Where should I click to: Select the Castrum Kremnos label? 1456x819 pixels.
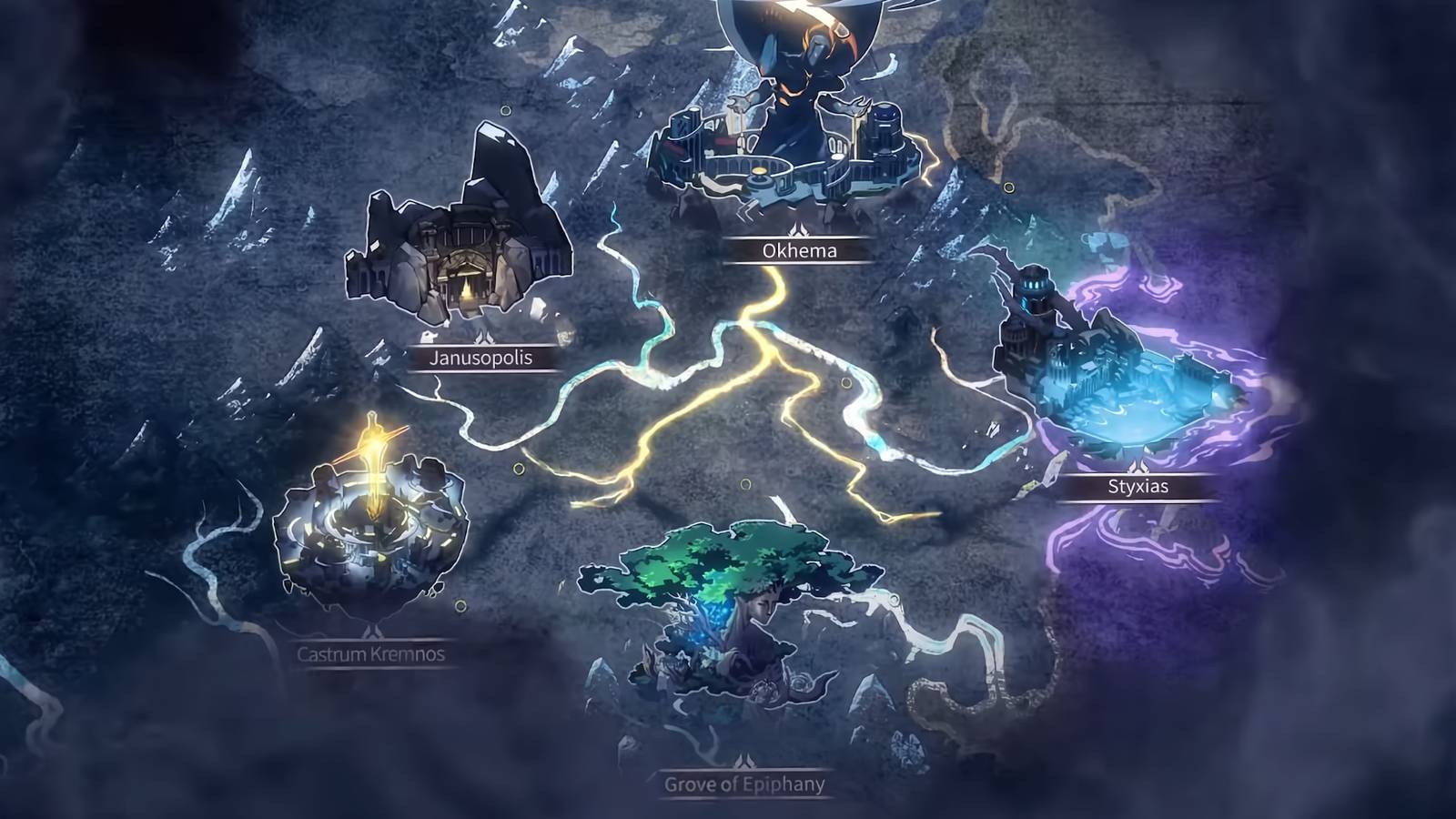[x=374, y=652]
